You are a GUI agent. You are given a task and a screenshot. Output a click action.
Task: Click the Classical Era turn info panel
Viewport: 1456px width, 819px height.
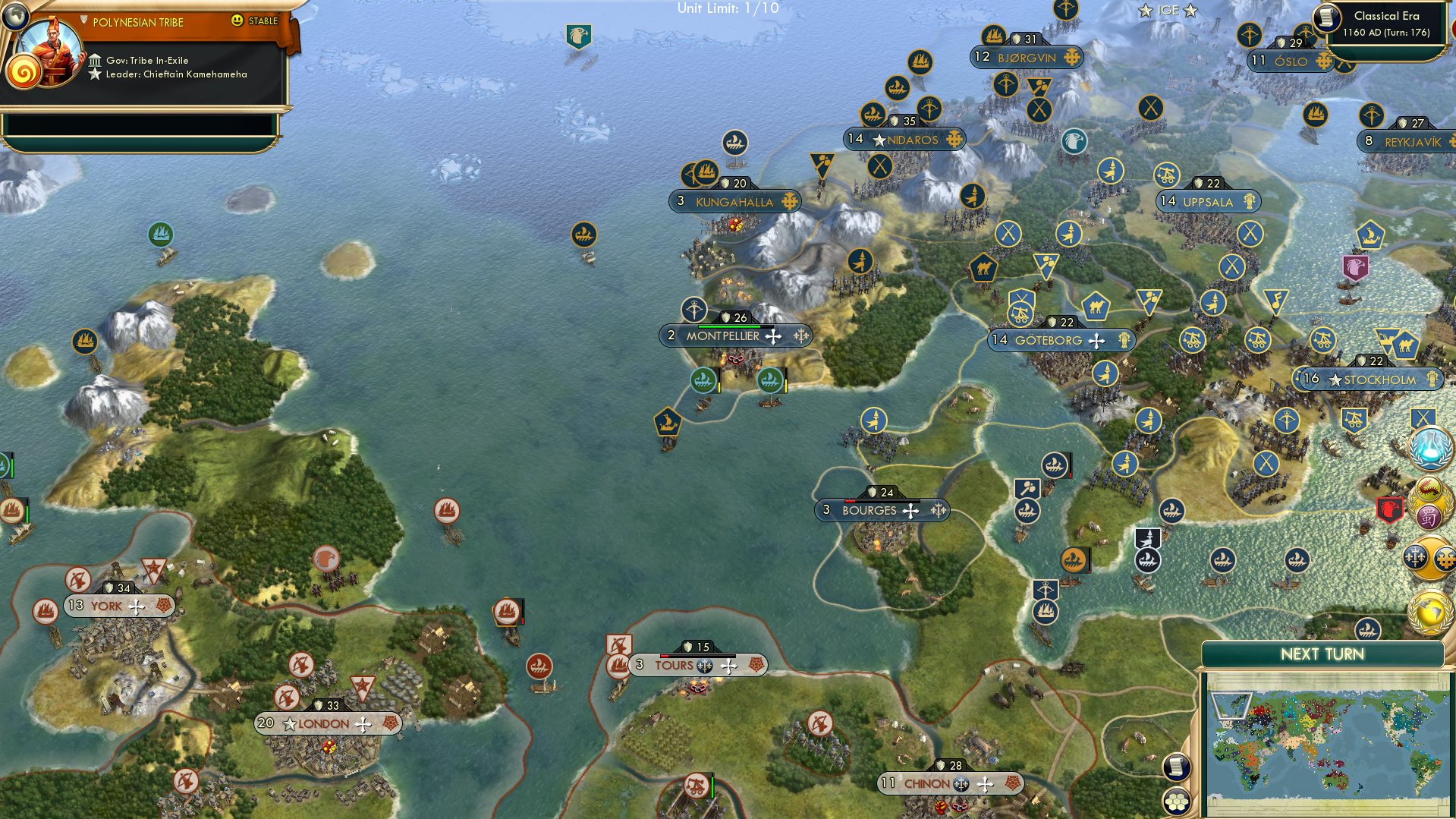(1388, 24)
